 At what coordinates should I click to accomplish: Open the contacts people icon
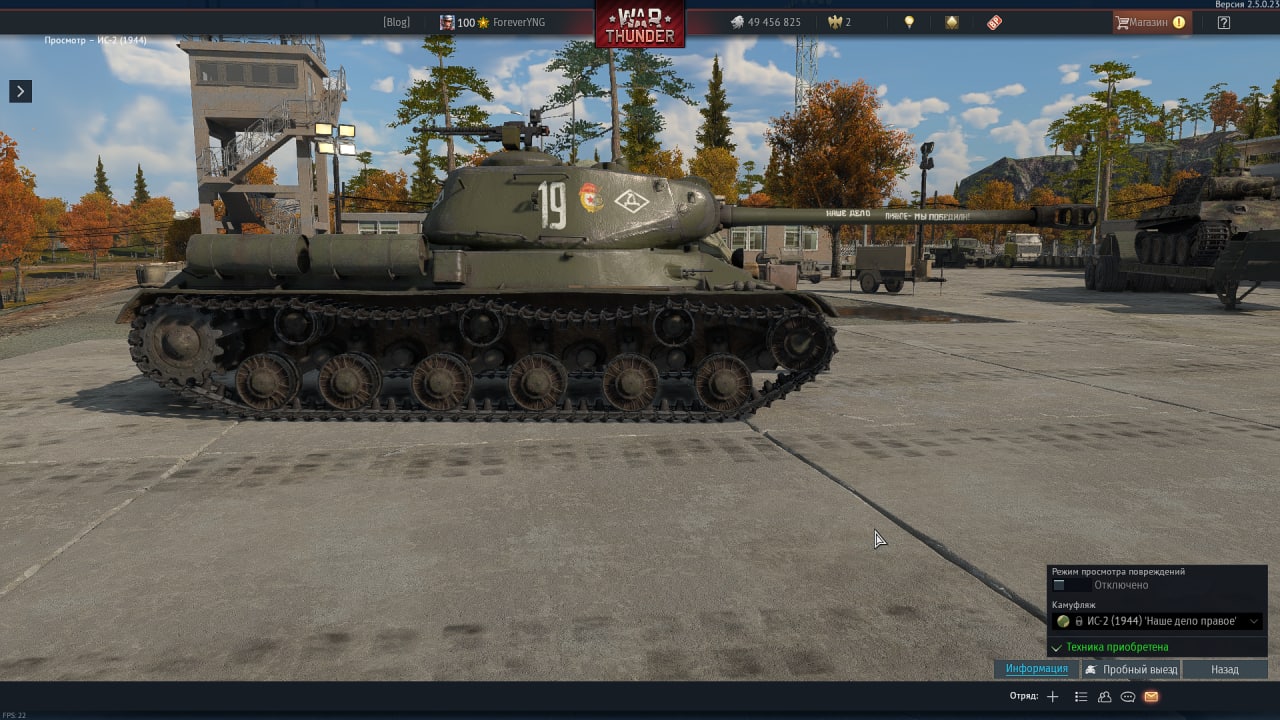point(1105,697)
